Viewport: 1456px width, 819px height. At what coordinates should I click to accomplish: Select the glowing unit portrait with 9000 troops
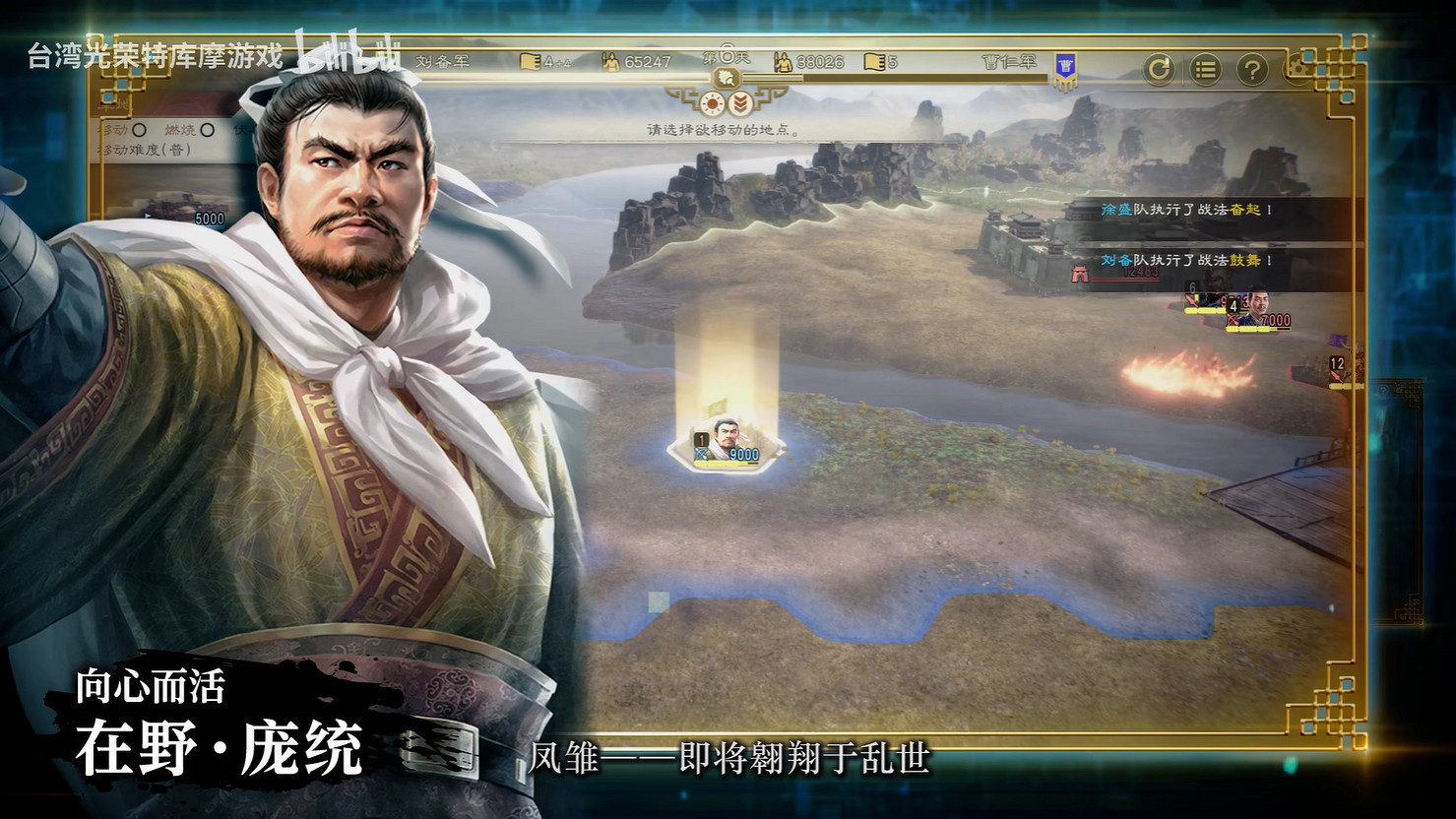727,436
